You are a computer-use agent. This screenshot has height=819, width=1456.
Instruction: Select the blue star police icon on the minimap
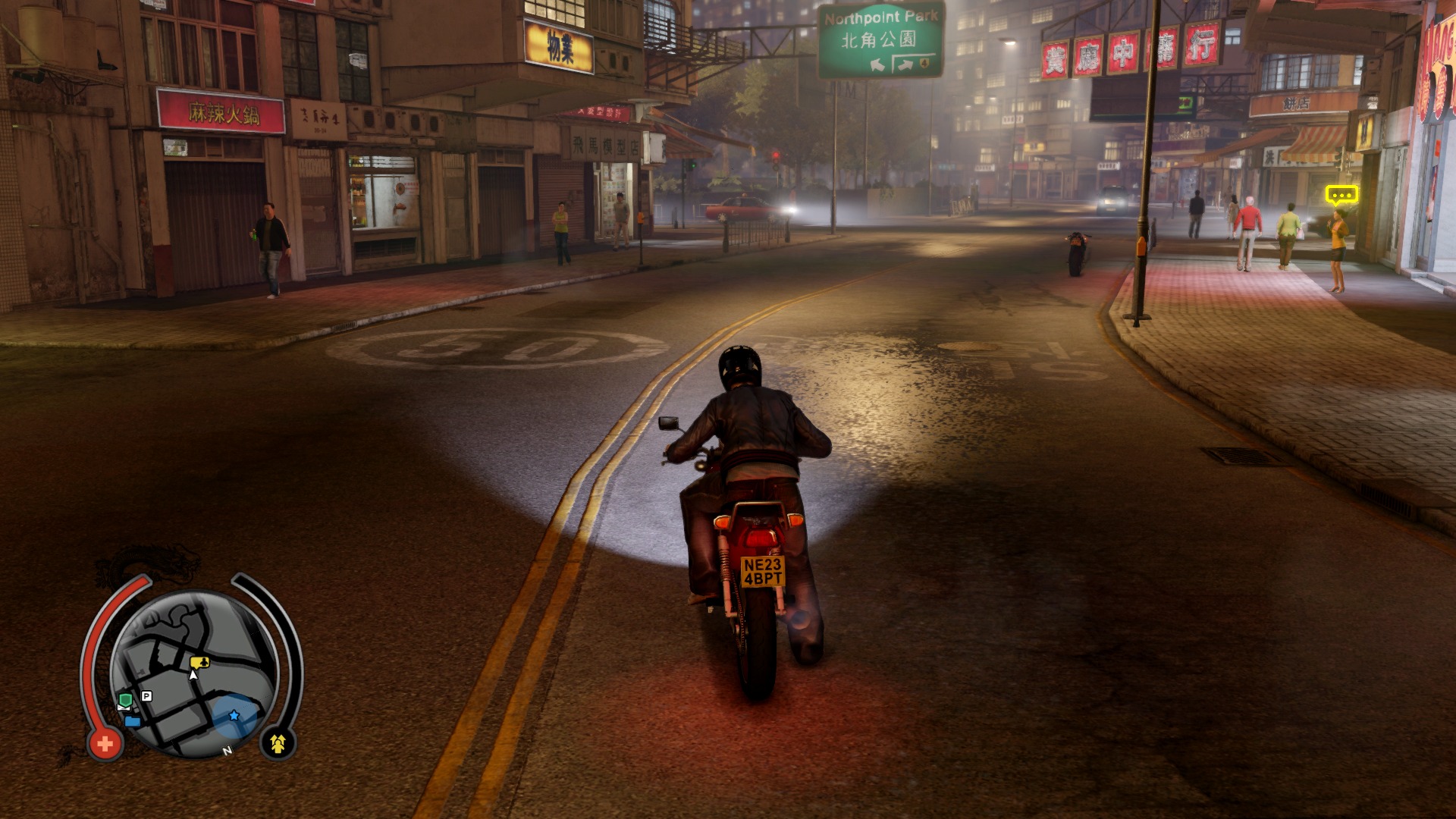234,717
